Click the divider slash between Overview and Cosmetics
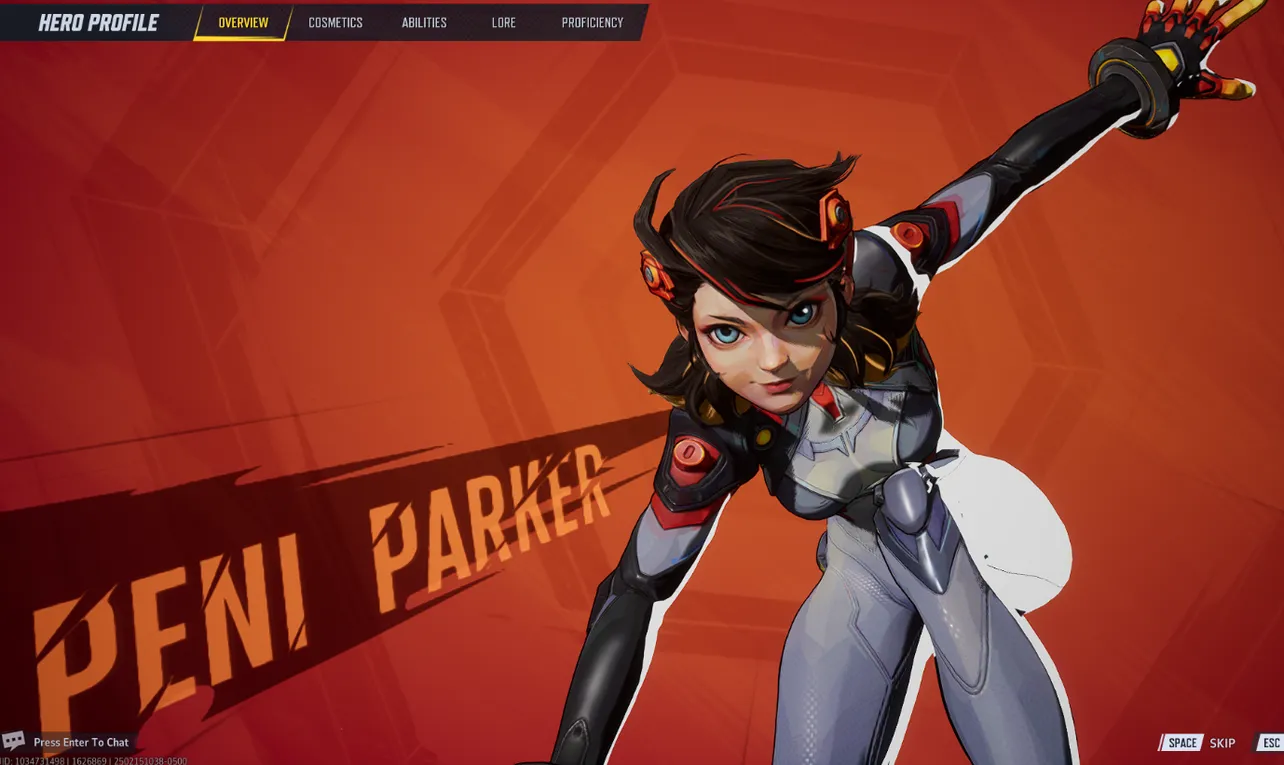 (x=291, y=22)
